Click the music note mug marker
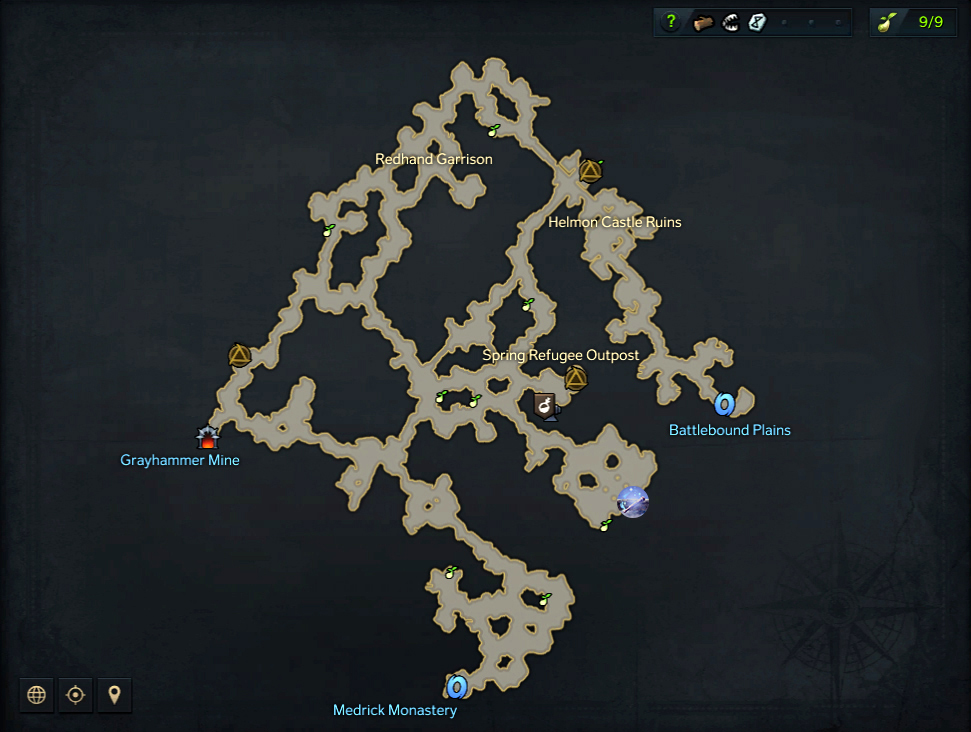Screen dimensions: 971x732 [x=545, y=405]
